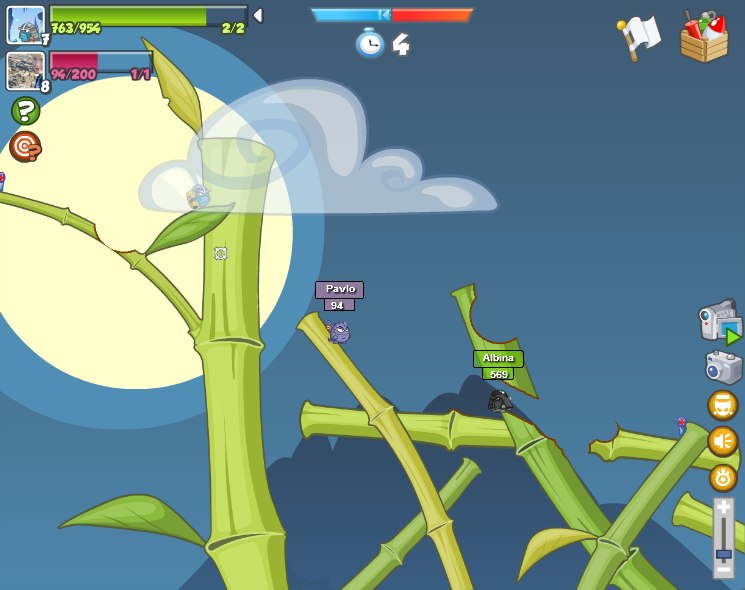Viewport: 745px width, 590px height.
Task: Toggle the sound speaker button
Action: pos(723,441)
